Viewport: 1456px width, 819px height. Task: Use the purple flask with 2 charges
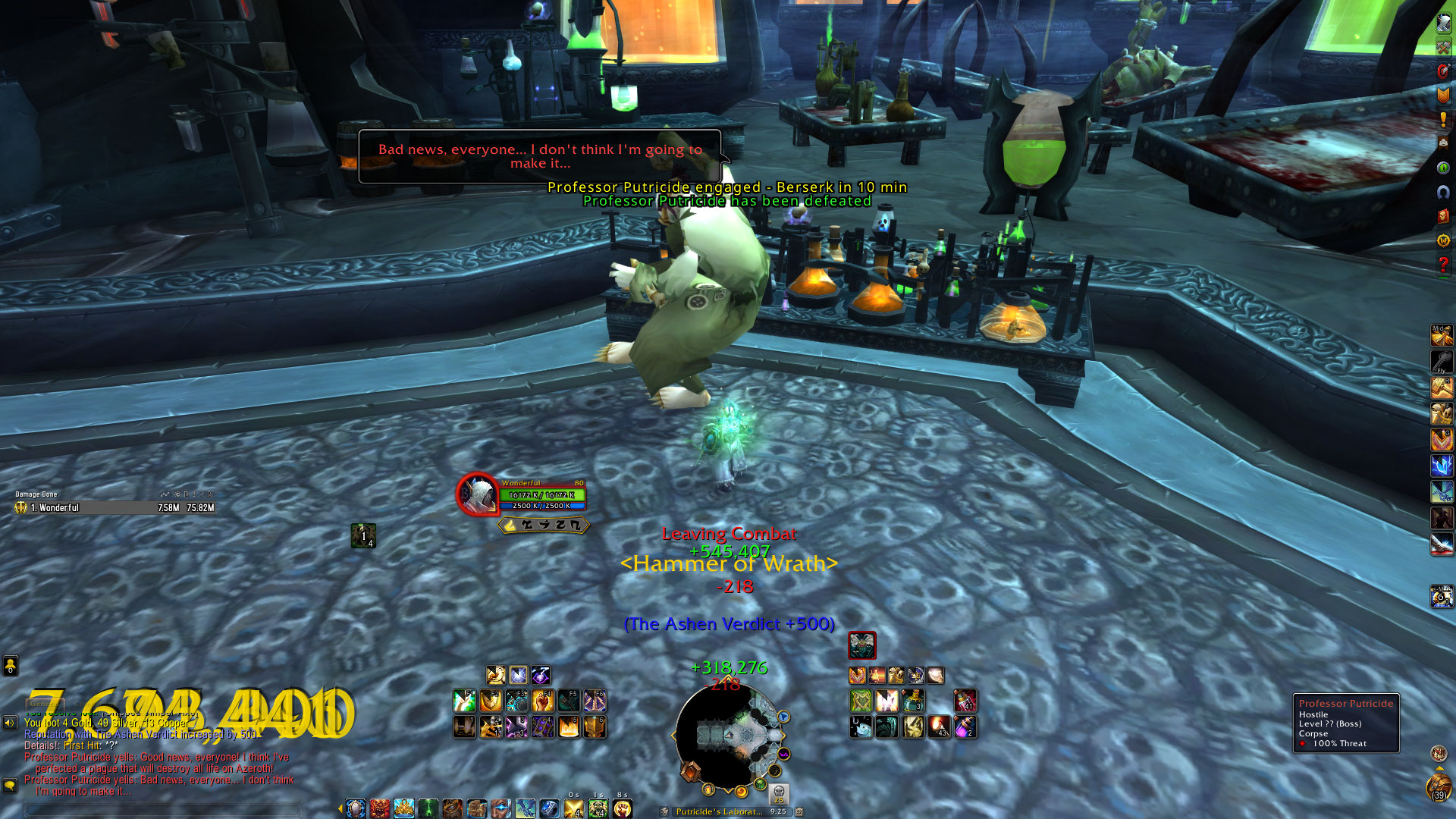(965, 726)
